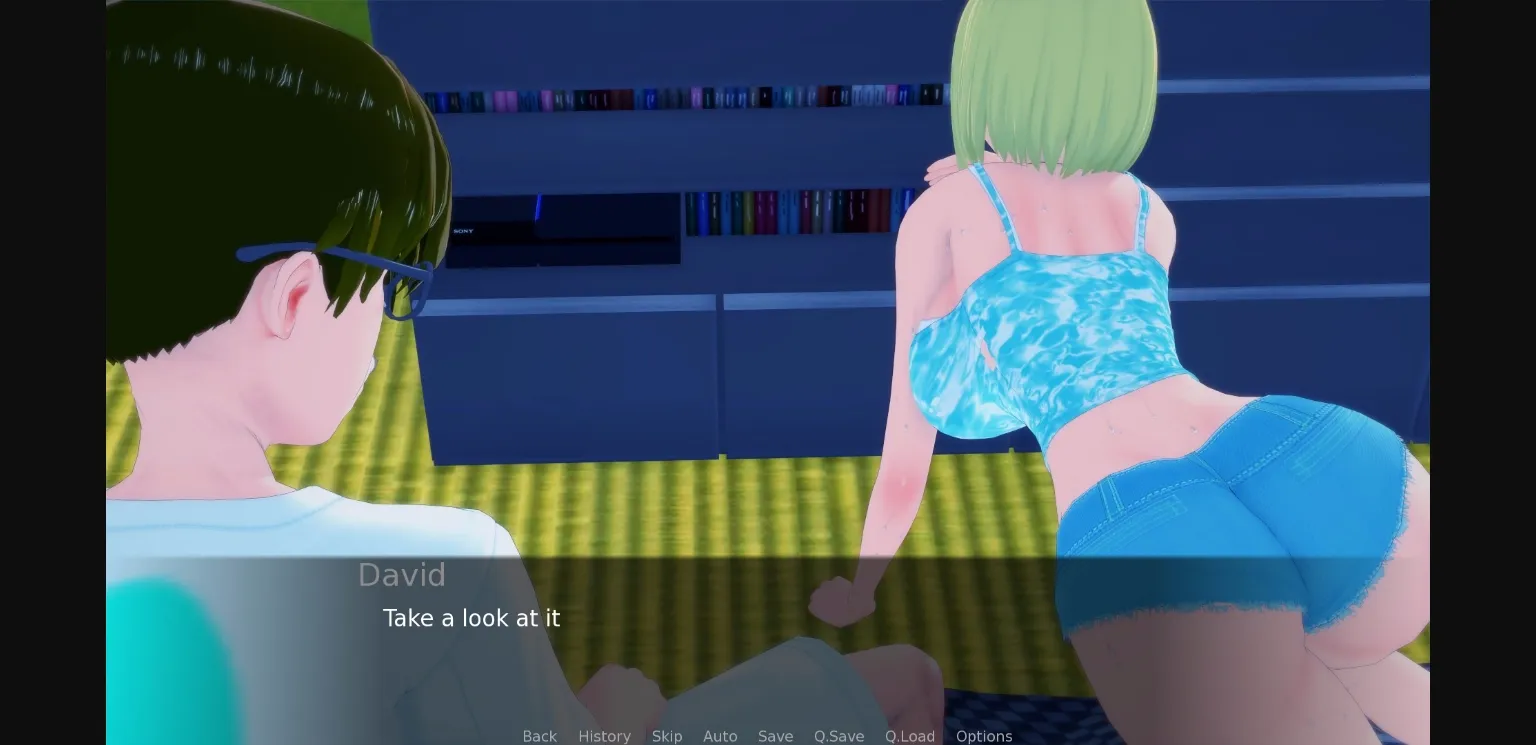Review previous lines using History
1536x745 pixels.
click(604, 736)
